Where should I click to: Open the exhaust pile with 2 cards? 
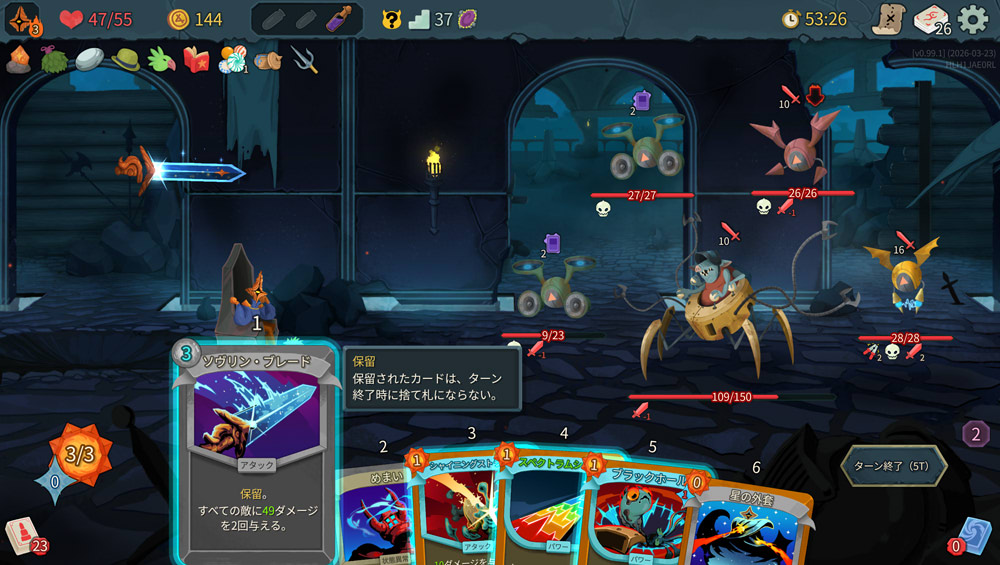[975, 434]
